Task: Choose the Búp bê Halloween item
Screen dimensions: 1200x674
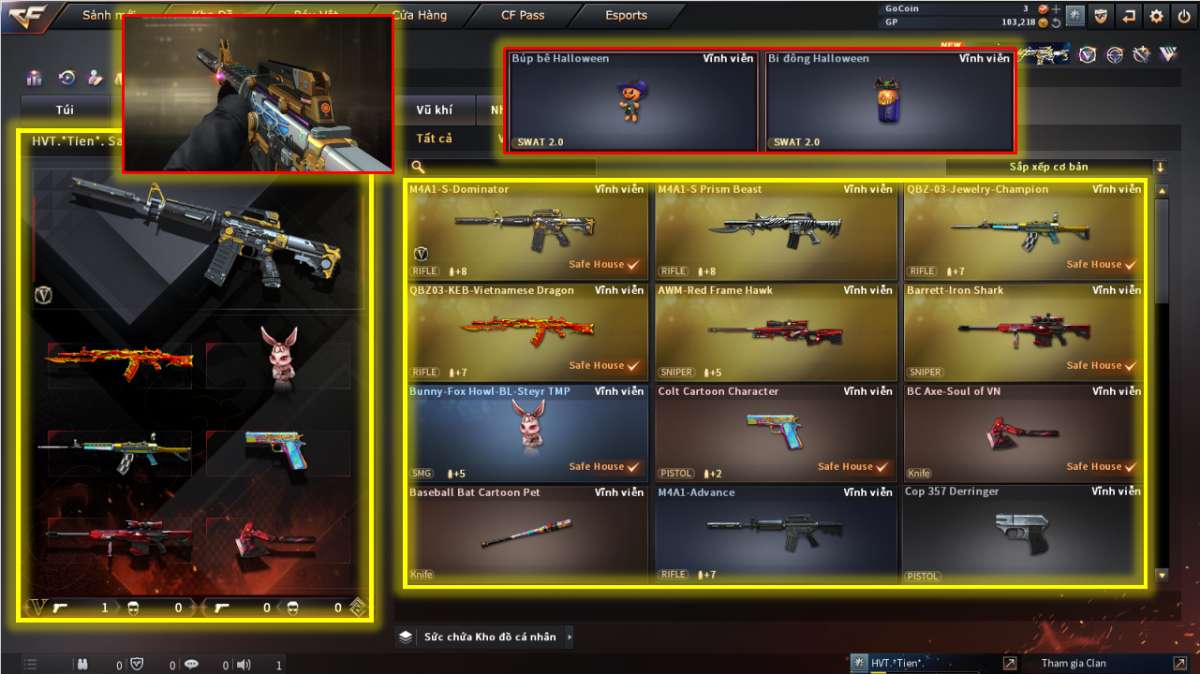Action: coord(632,100)
